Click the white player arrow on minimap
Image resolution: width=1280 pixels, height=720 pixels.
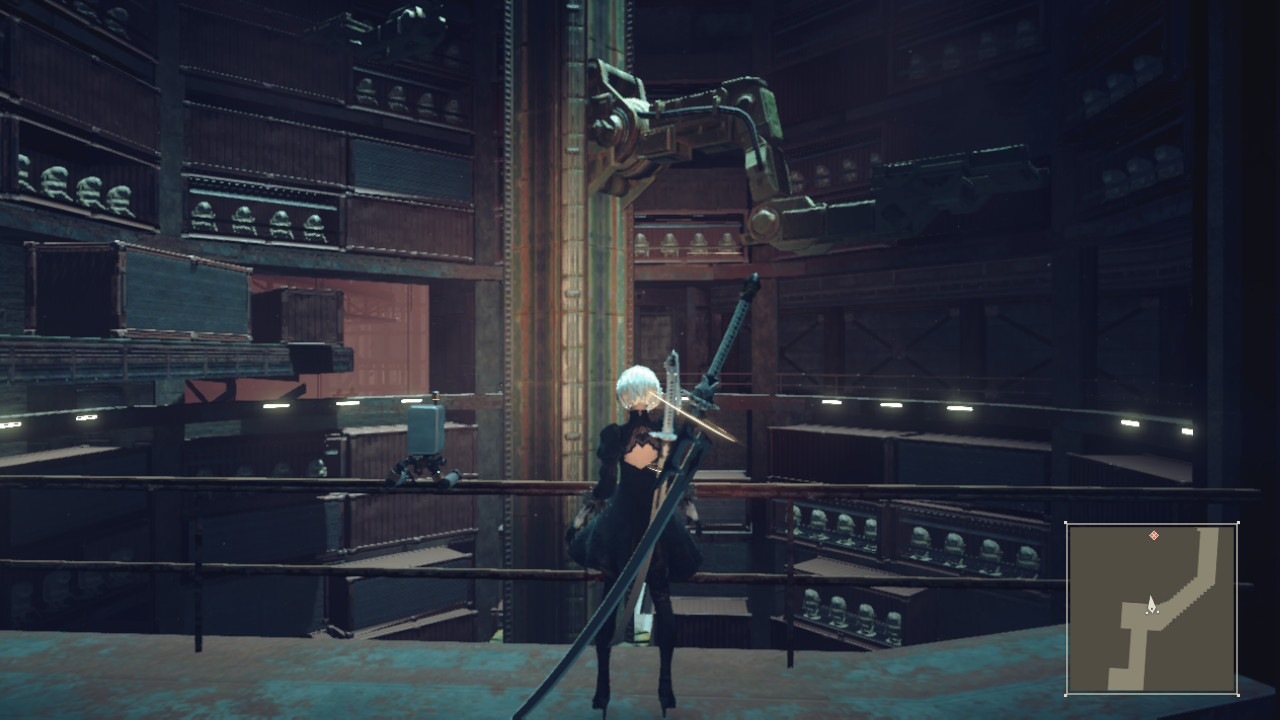(x=1151, y=604)
